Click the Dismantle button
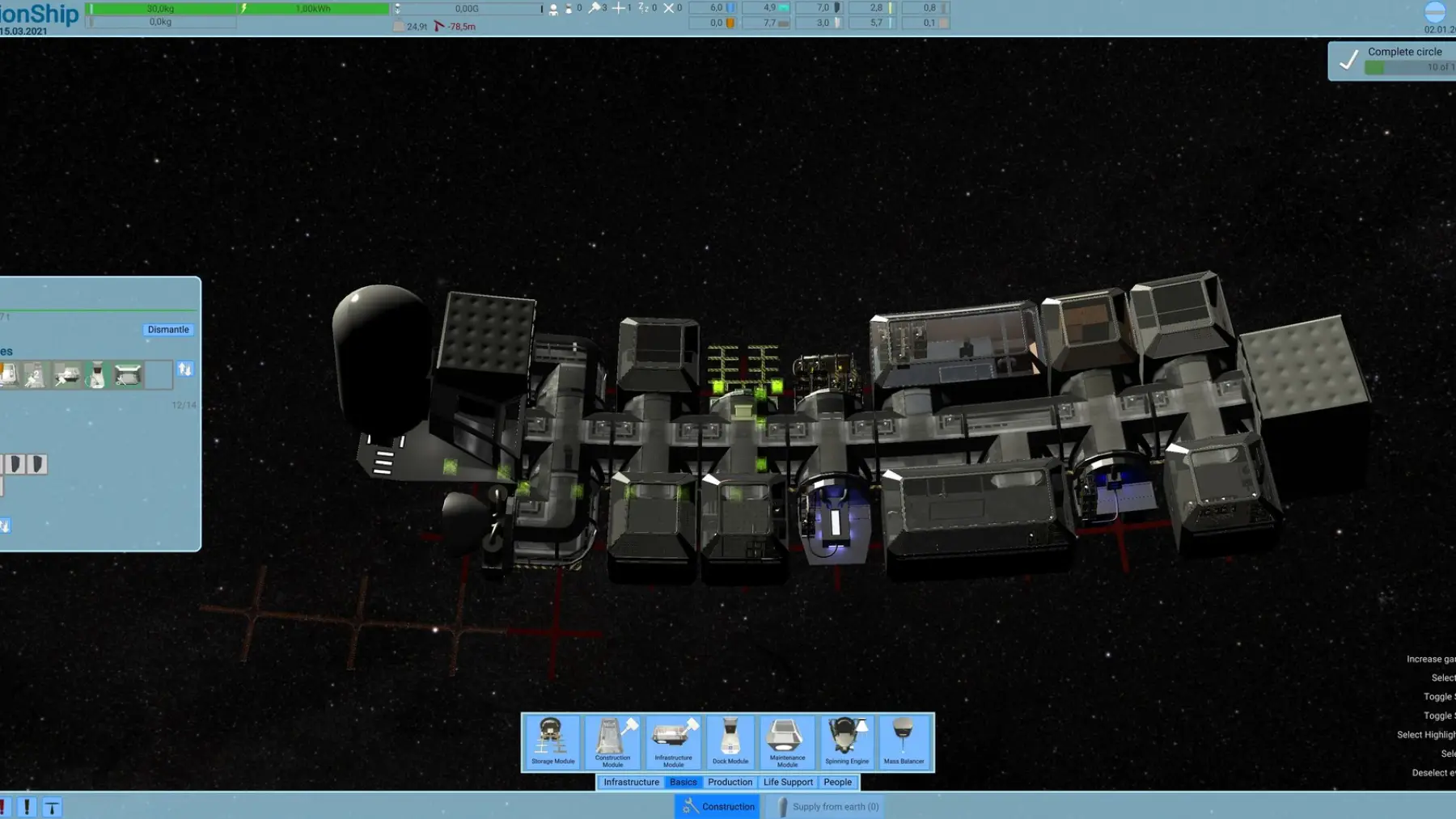Image resolution: width=1456 pixels, height=819 pixels. click(168, 329)
